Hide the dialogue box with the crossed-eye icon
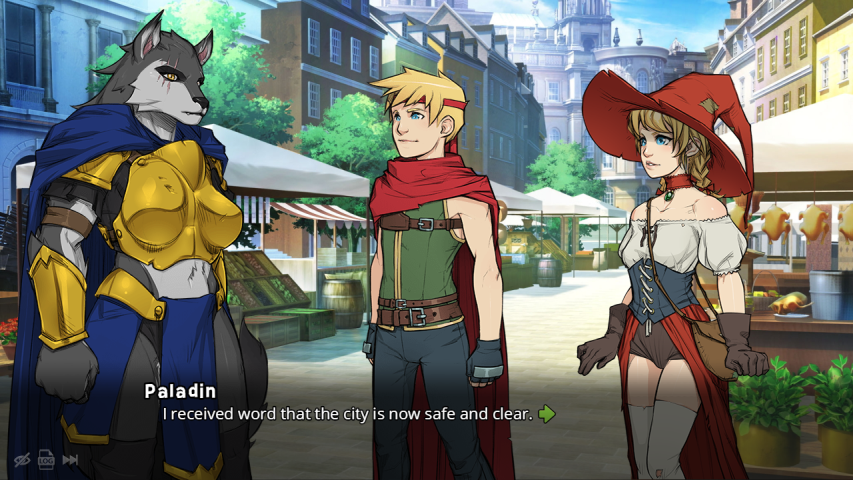This screenshot has width=853, height=480. click(21, 460)
